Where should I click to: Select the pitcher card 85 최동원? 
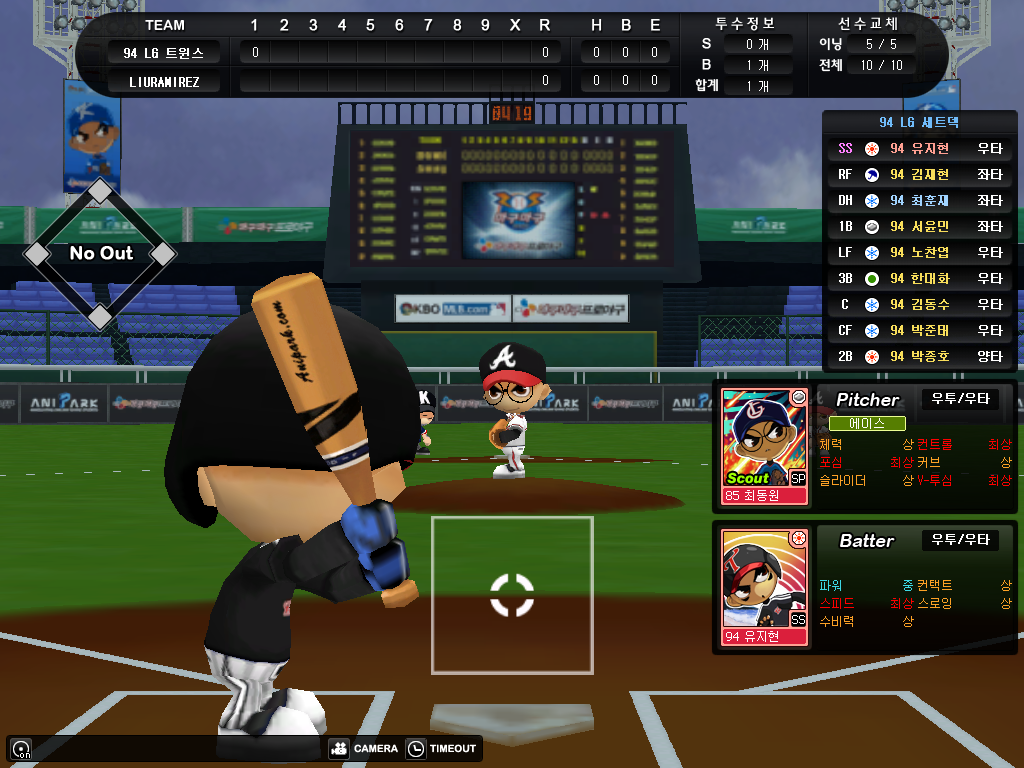pos(765,446)
